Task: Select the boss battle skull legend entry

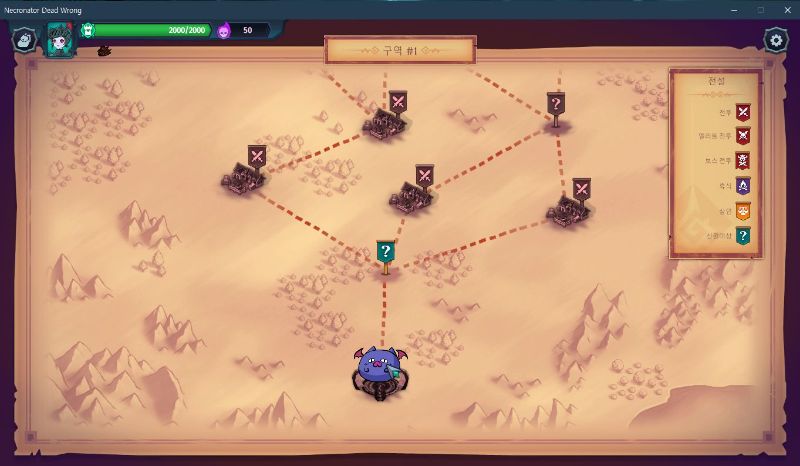Action: point(742,160)
